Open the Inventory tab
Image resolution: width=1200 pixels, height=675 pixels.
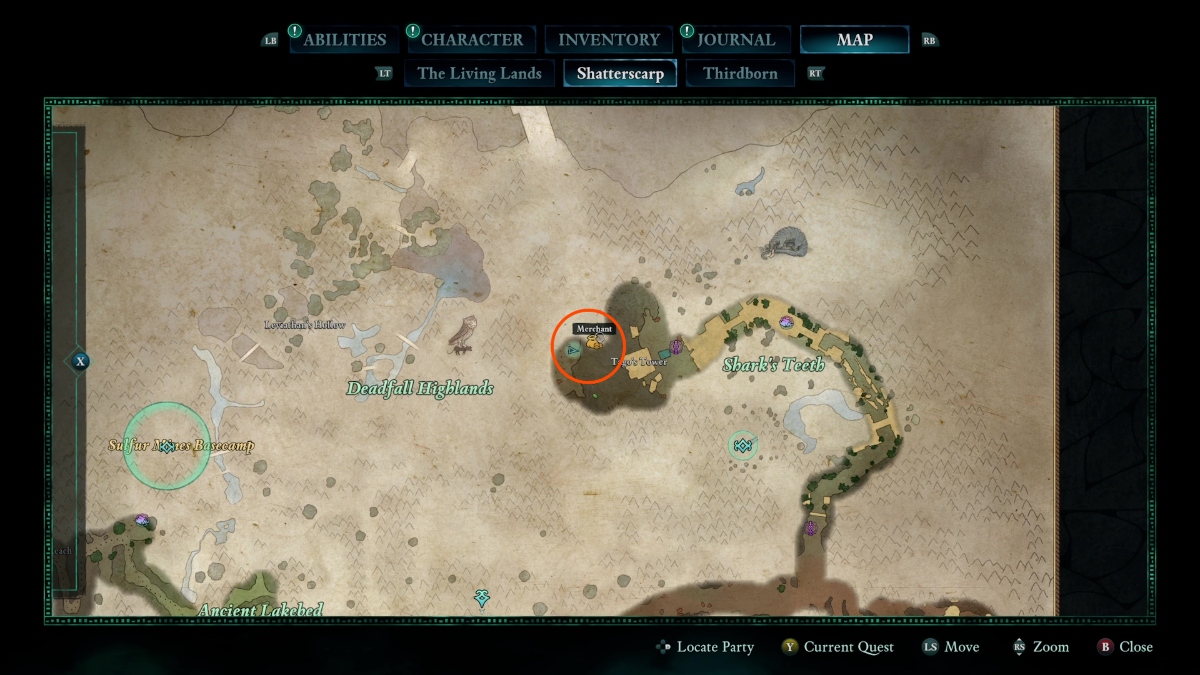(609, 40)
